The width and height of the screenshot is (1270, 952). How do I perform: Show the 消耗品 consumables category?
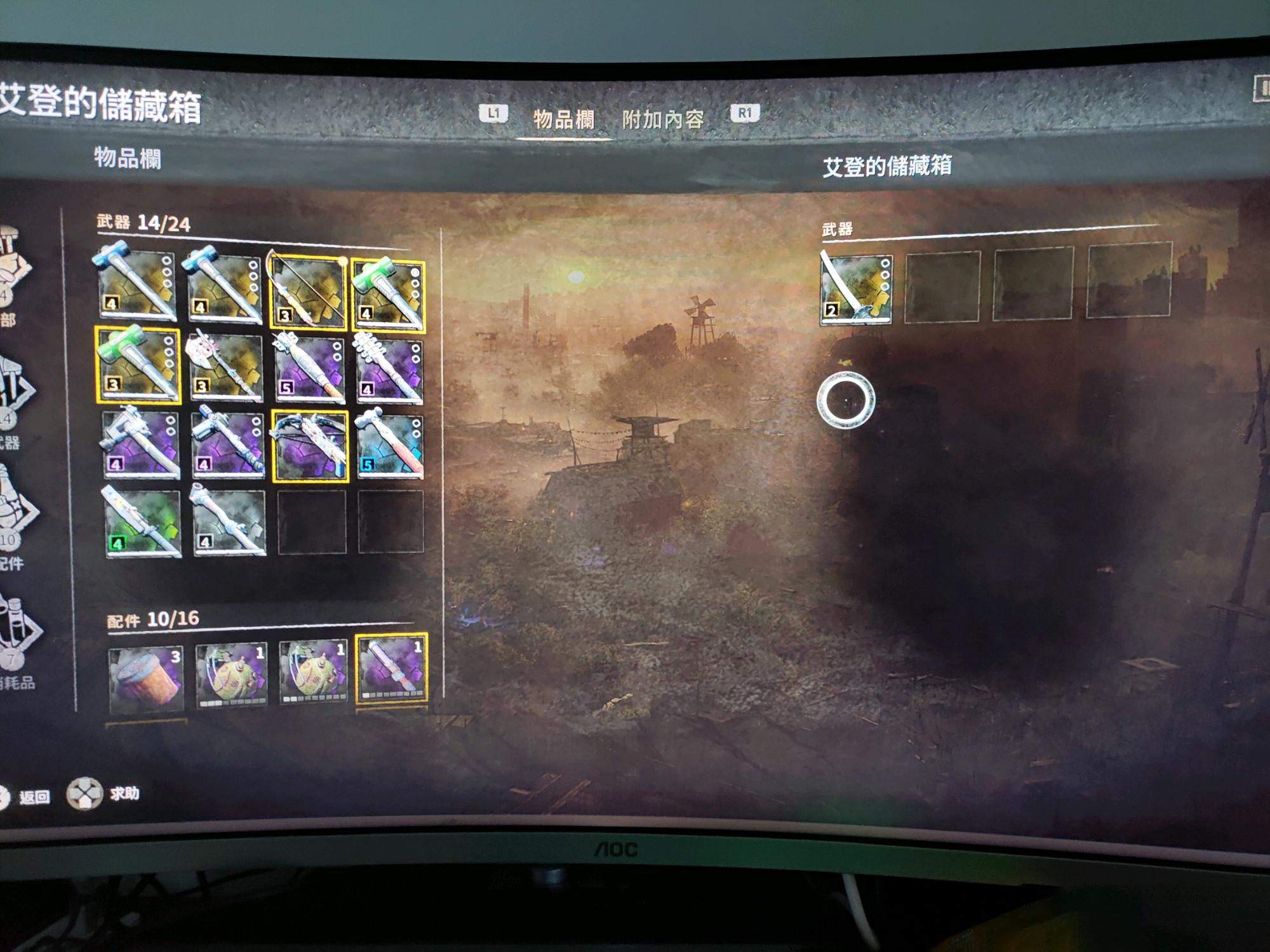pos(16,635)
